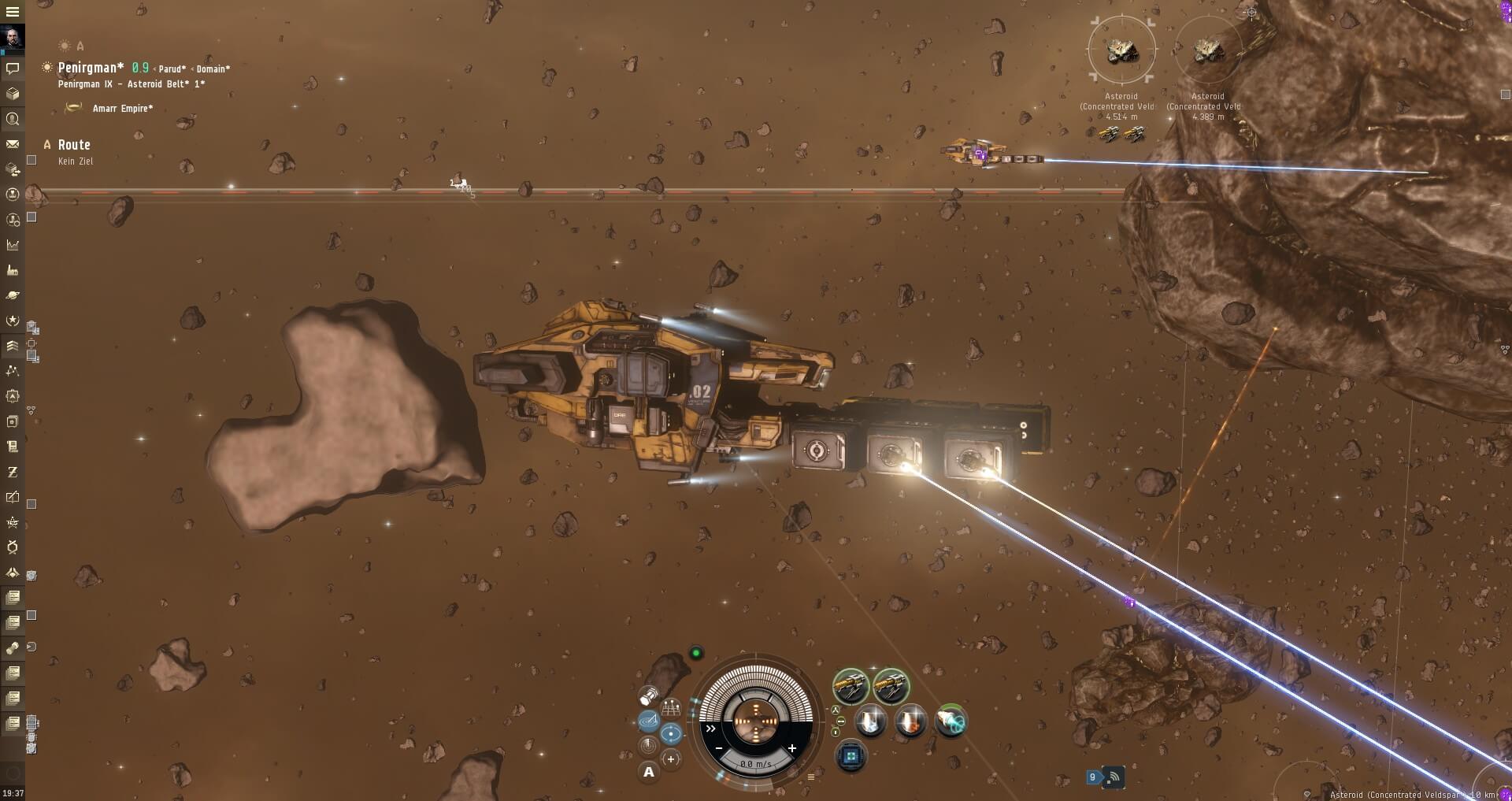Open the mail envelope icon
This screenshot has width=1512, height=801.
(x=13, y=144)
